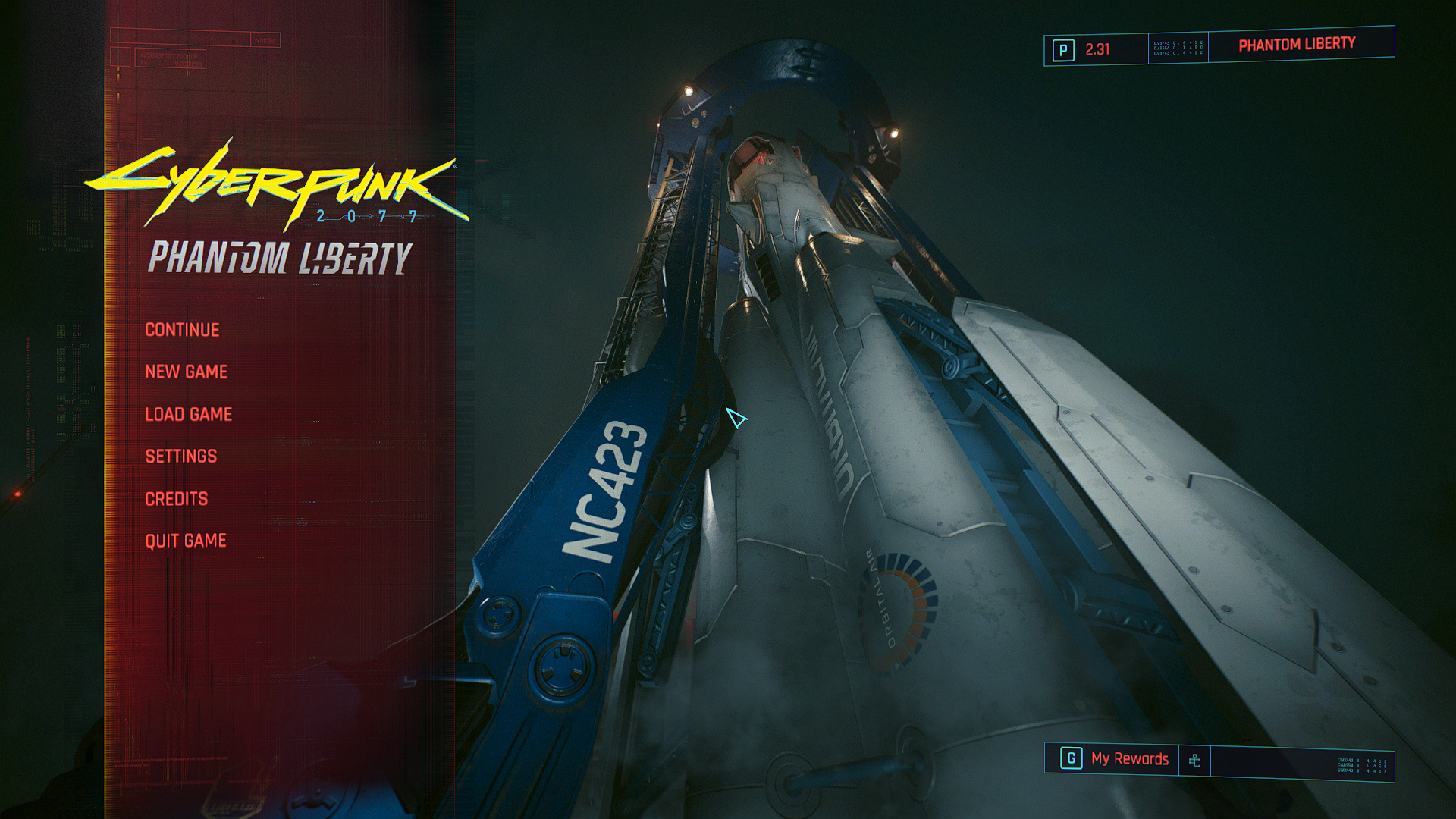The height and width of the screenshot is (819, 1456).
Task: Open the My Rewards panel
Action: pyautogui.click(x=1128, y=759)
